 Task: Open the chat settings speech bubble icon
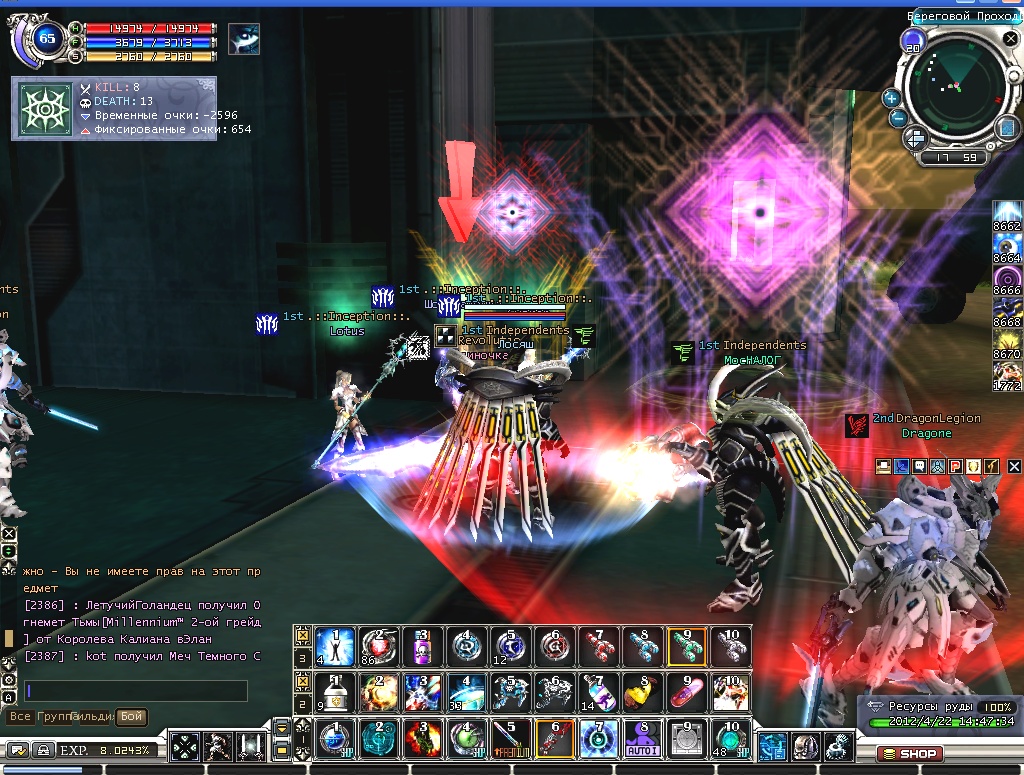18,749
